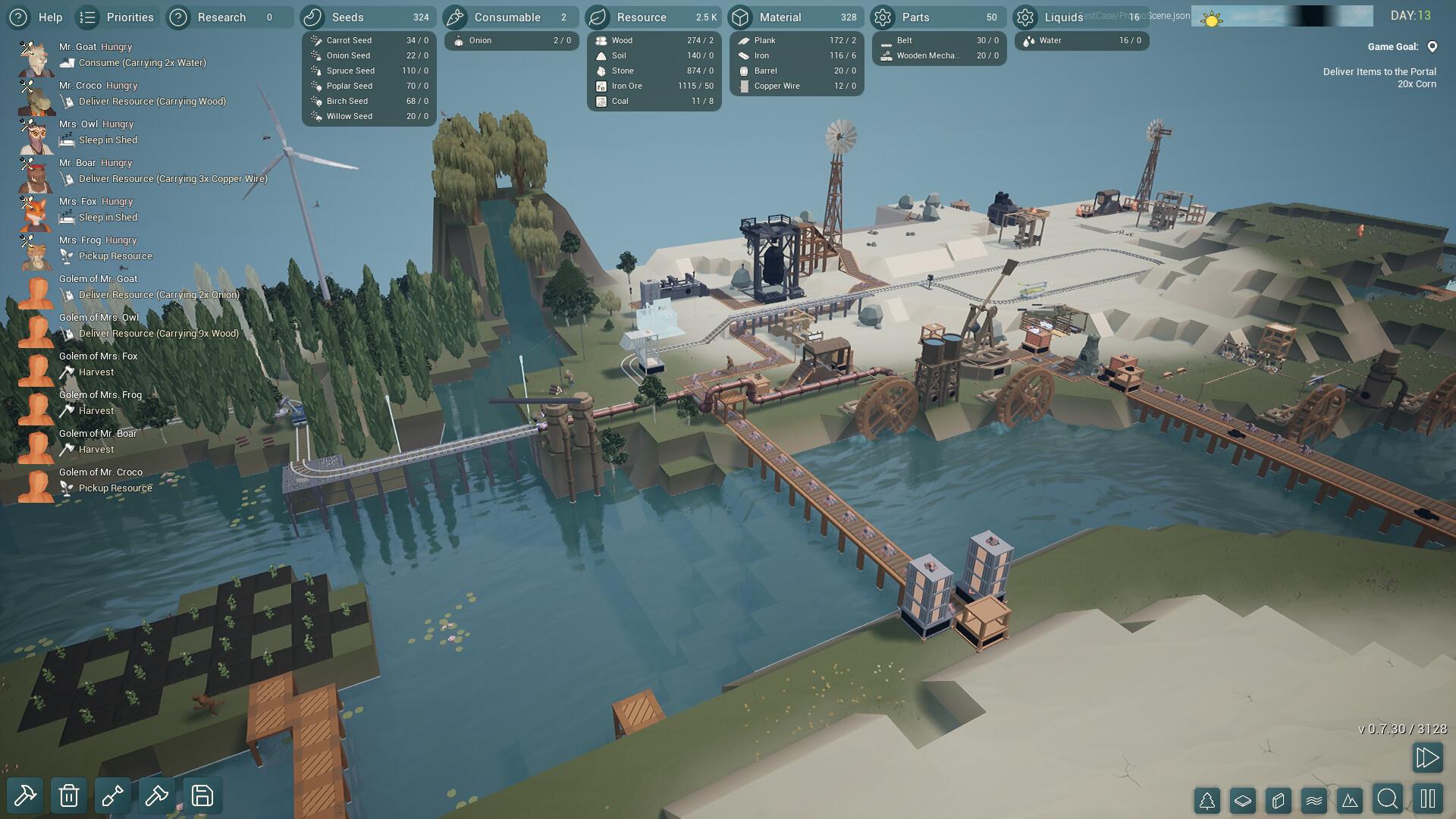Open the Priorities panel
Viewport: 1456px width, 819px height.
point(117,17)
